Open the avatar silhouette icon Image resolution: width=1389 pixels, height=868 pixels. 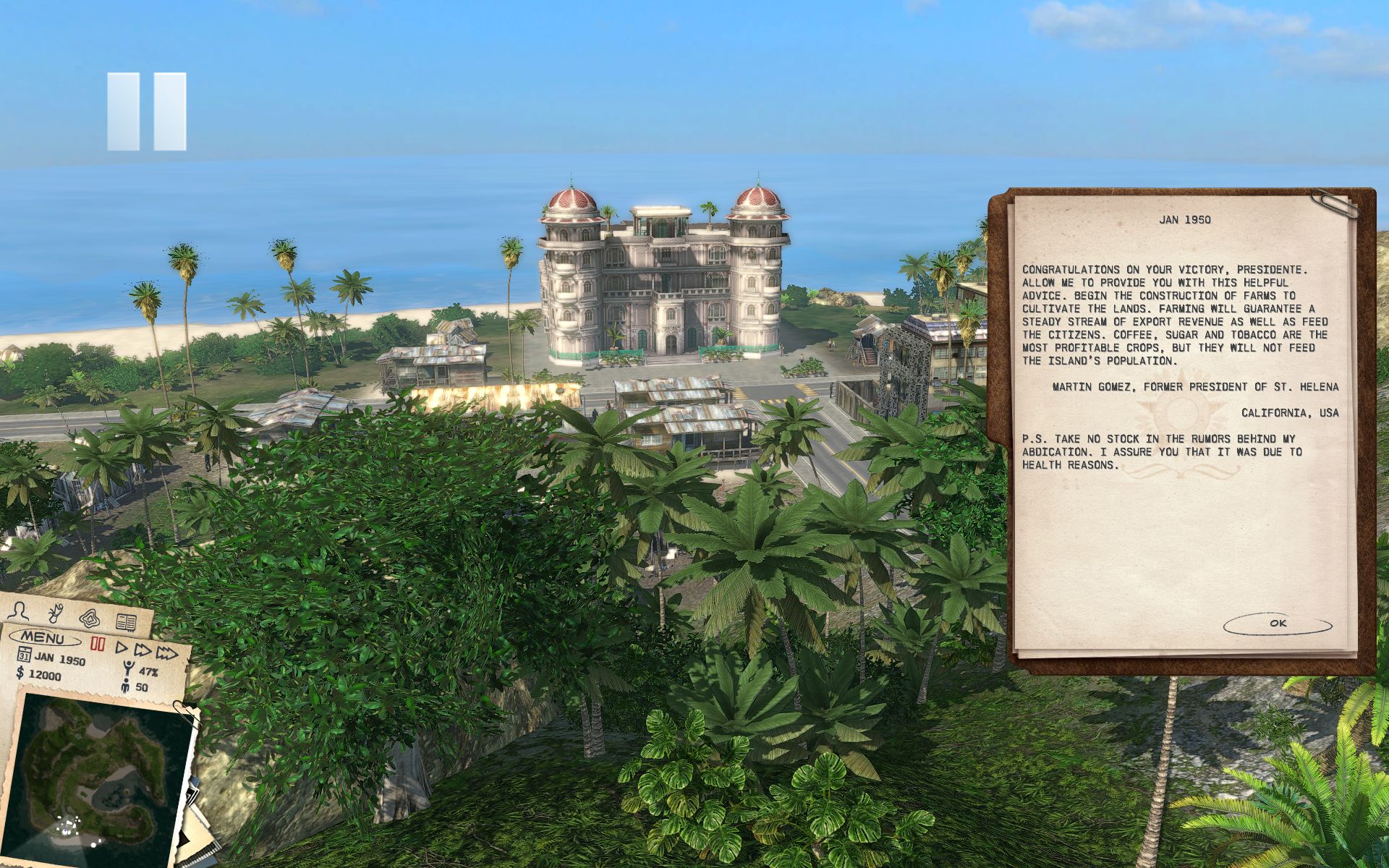point(19,611)
